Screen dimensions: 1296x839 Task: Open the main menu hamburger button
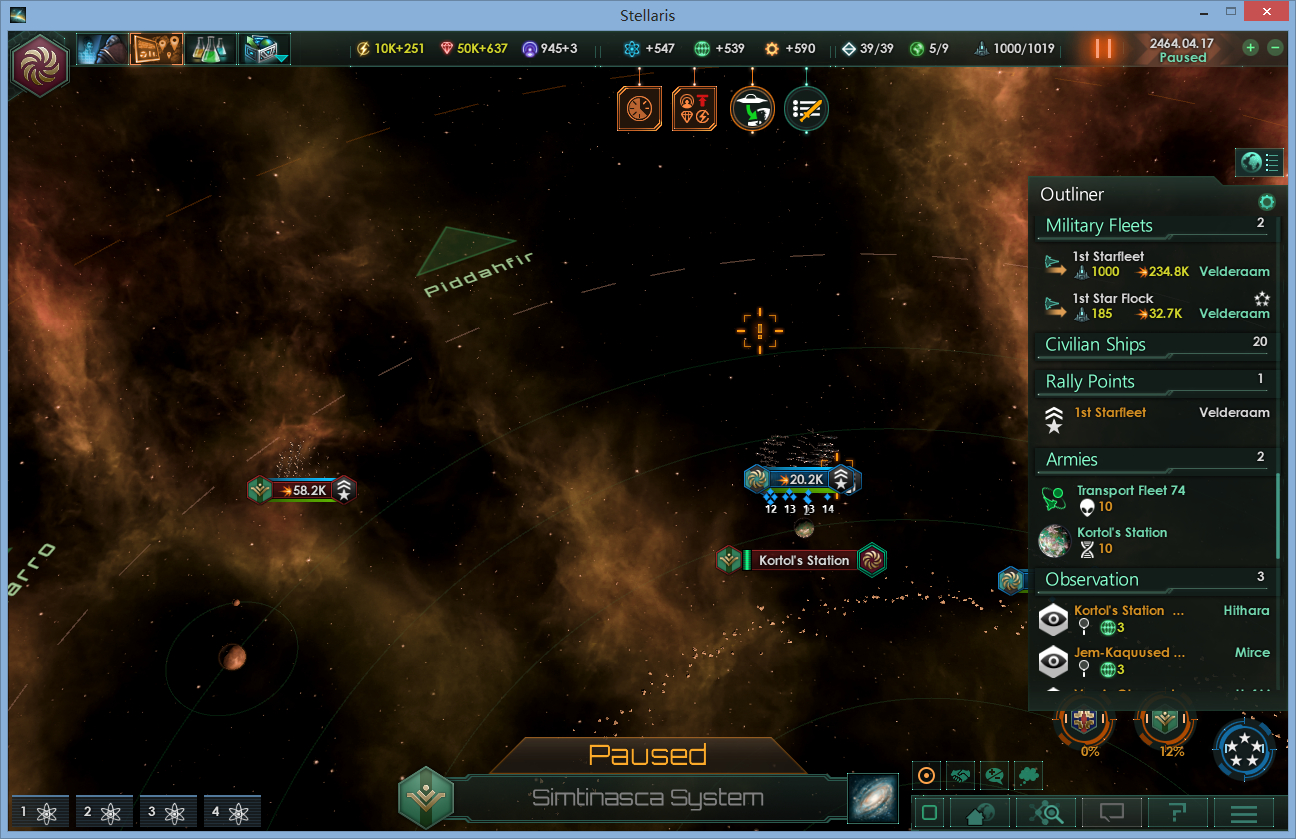pyautogui.click(x=1243, y=813)
